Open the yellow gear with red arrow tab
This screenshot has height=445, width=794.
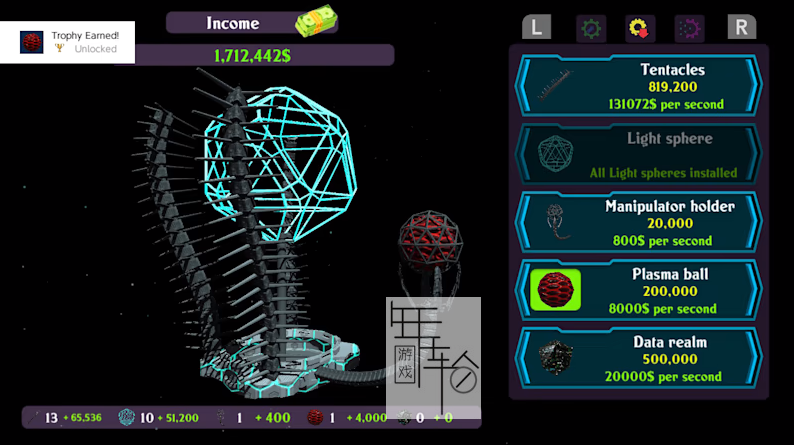640,27
